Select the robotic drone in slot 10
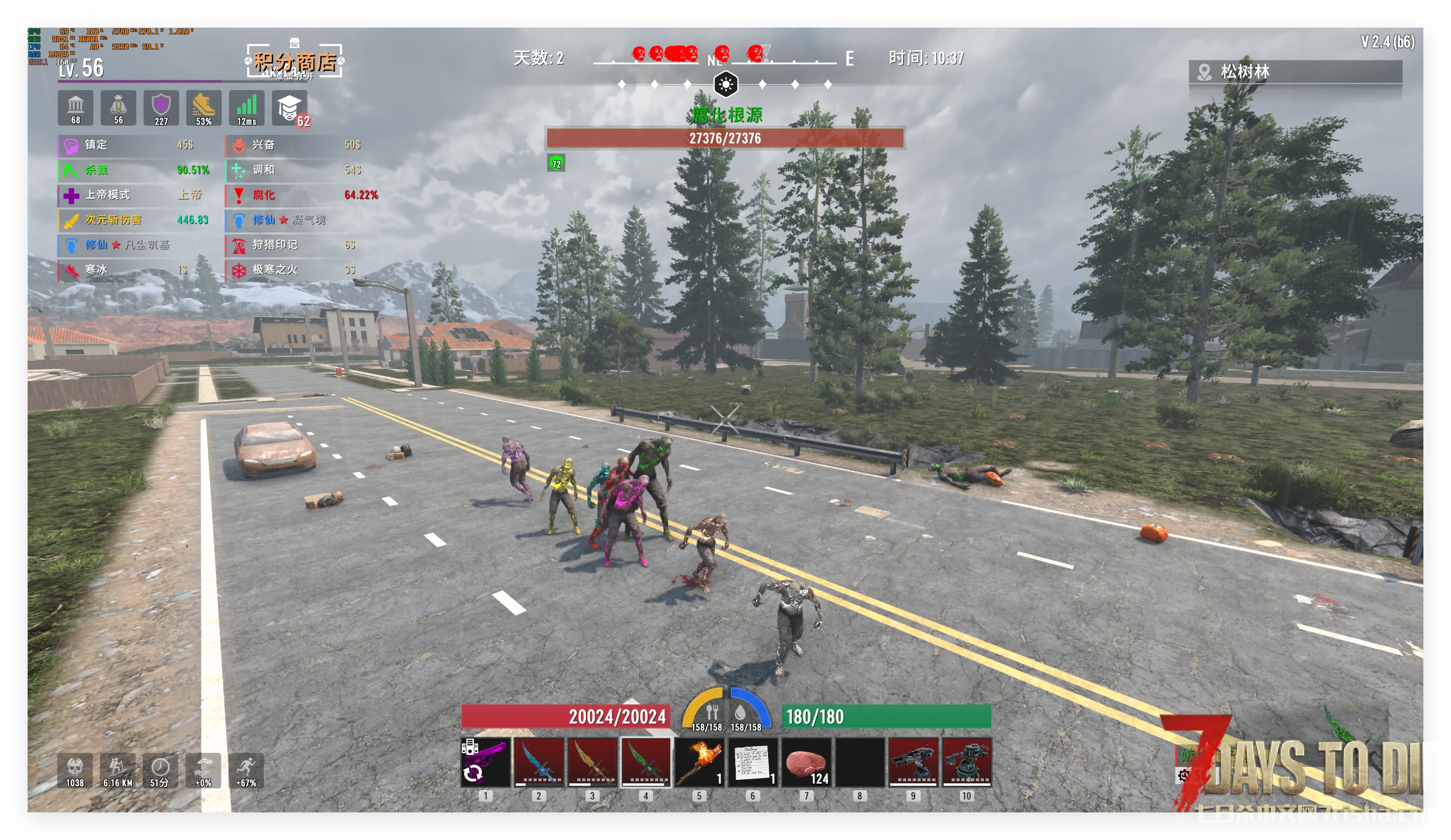The image size is (1451, 840). [x=966, y=762]
